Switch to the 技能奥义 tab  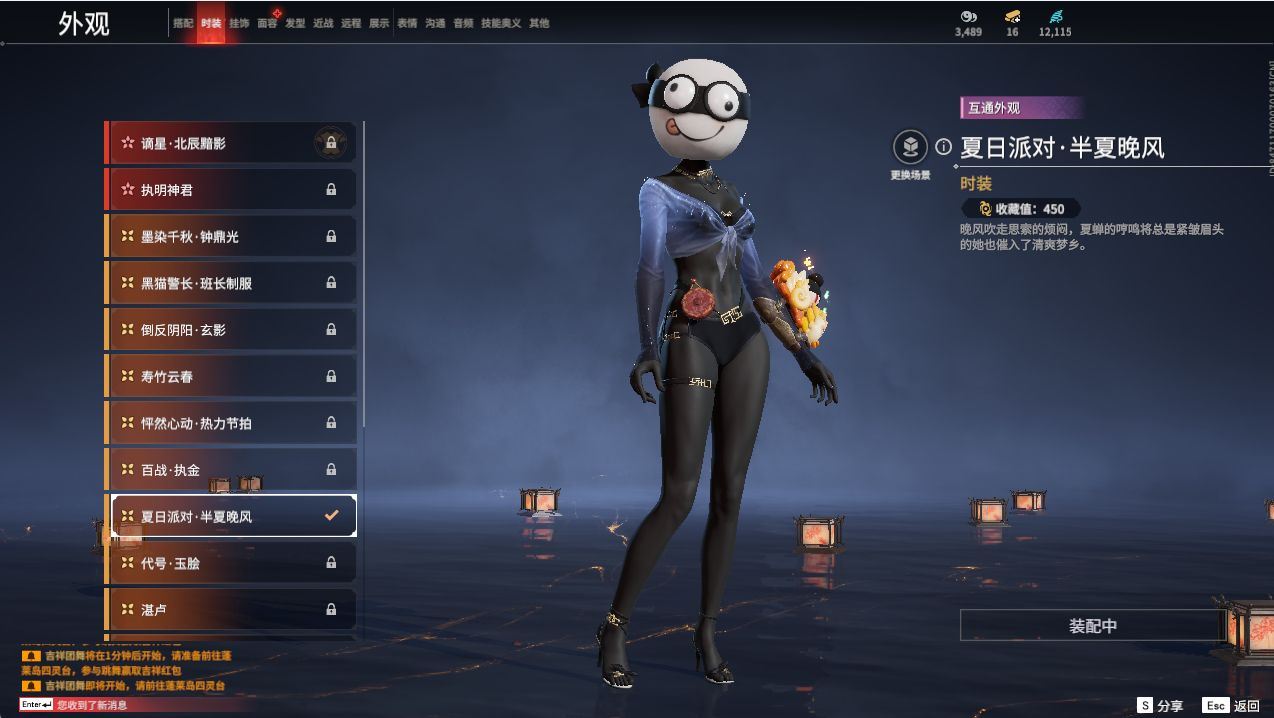[x=501, y=23]
